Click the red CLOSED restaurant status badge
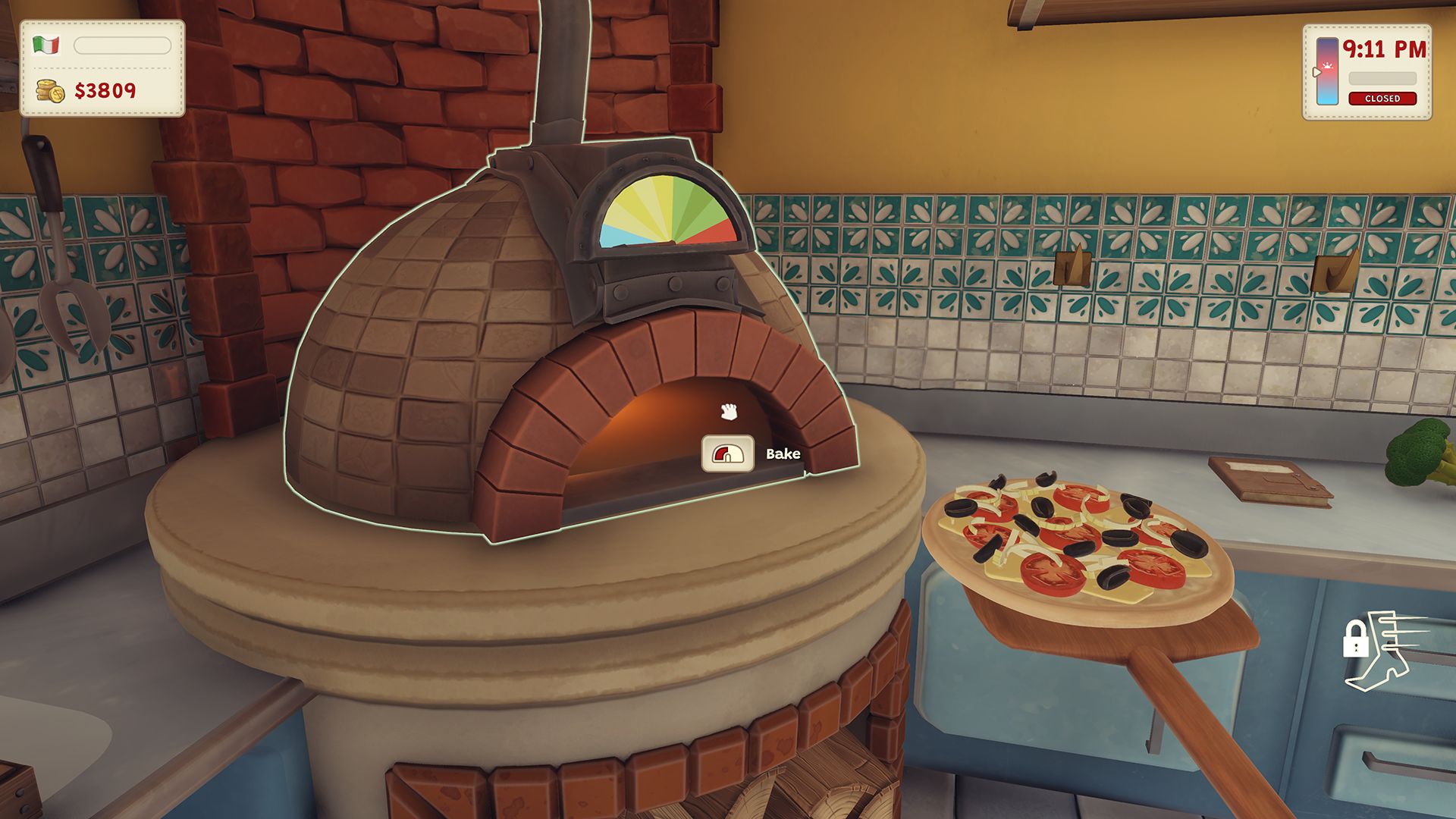Viewport: 1456px width, 819px height. point(1382,99)
